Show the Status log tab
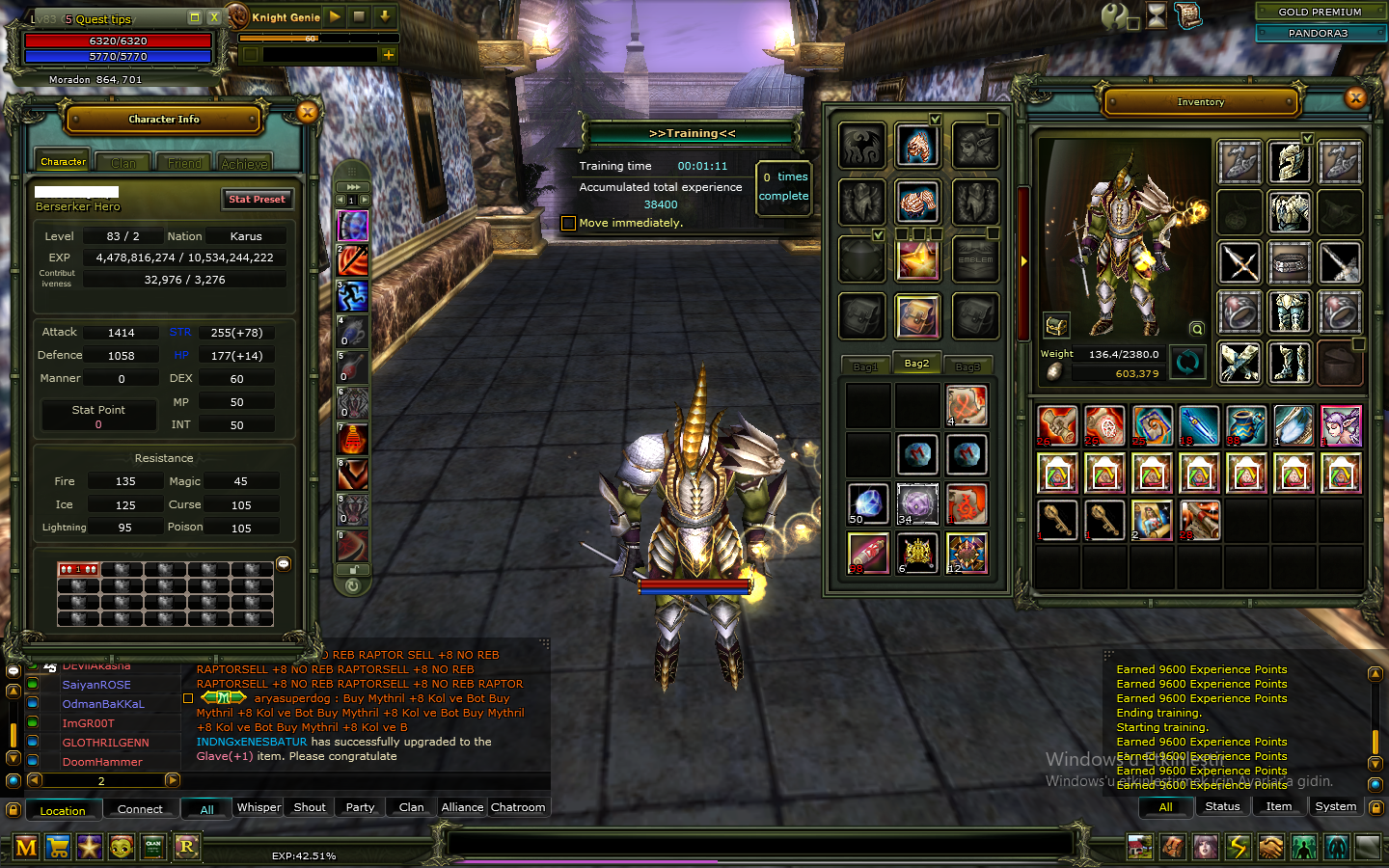This screenshot has height=868, width=1389. (x=1222, y=806)
